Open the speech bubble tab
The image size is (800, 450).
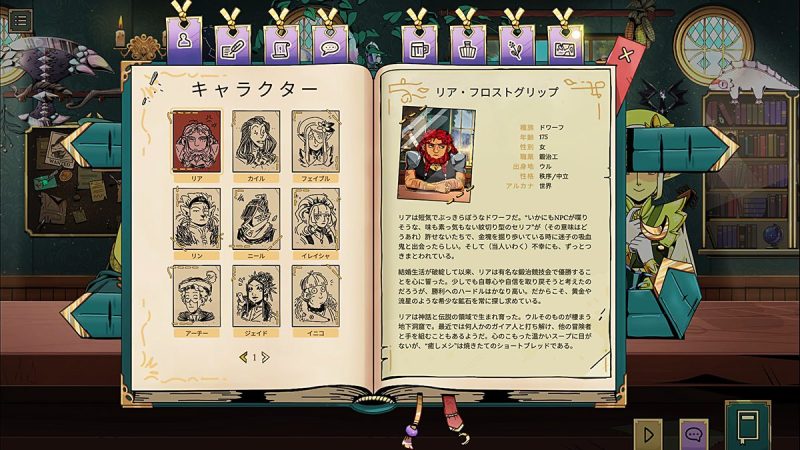coord(327,44)
